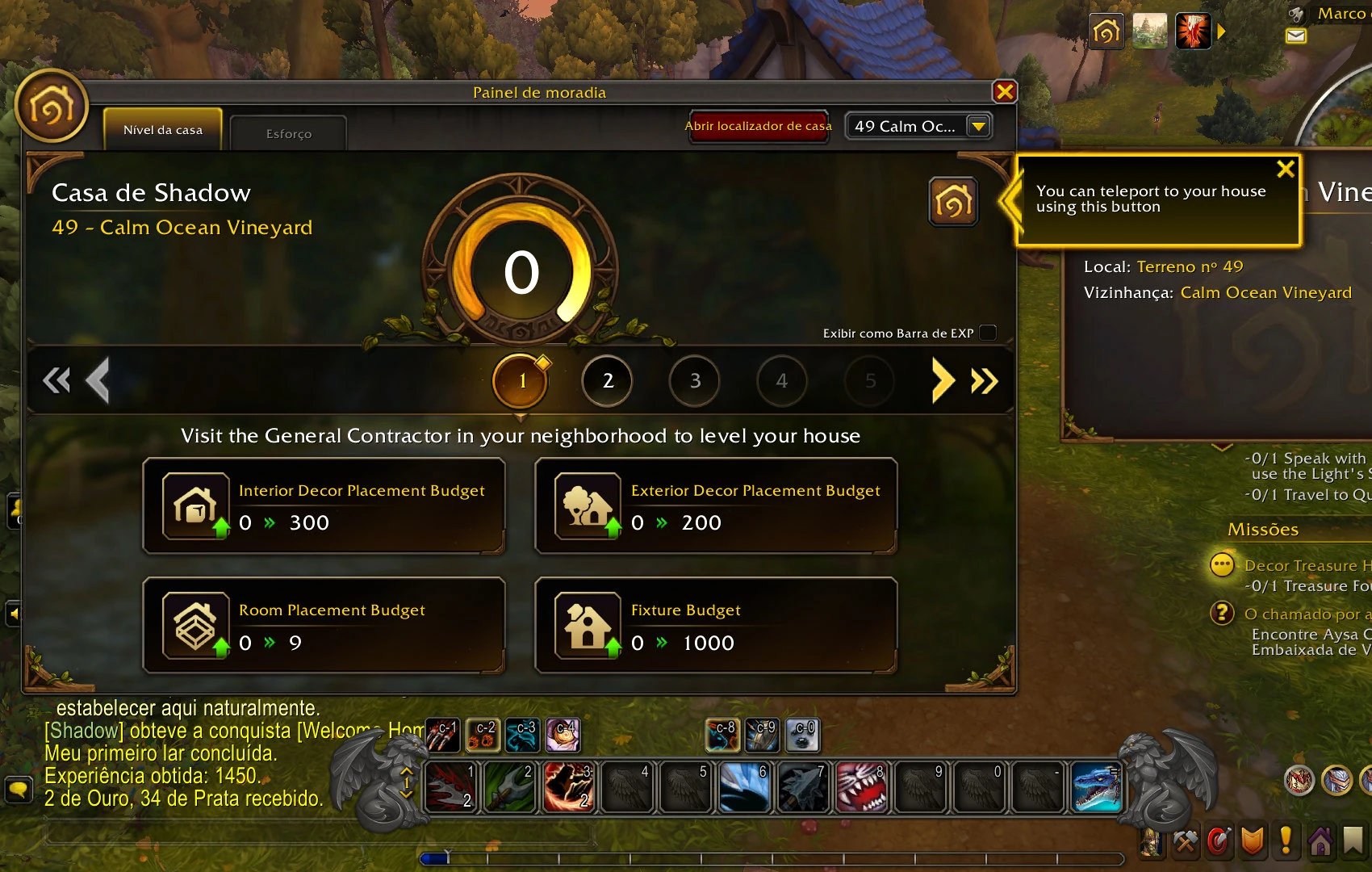This screenshot has height=872, width=1372.
Task: Click the Abrir localizador de casa button
Action: point(758,126)
